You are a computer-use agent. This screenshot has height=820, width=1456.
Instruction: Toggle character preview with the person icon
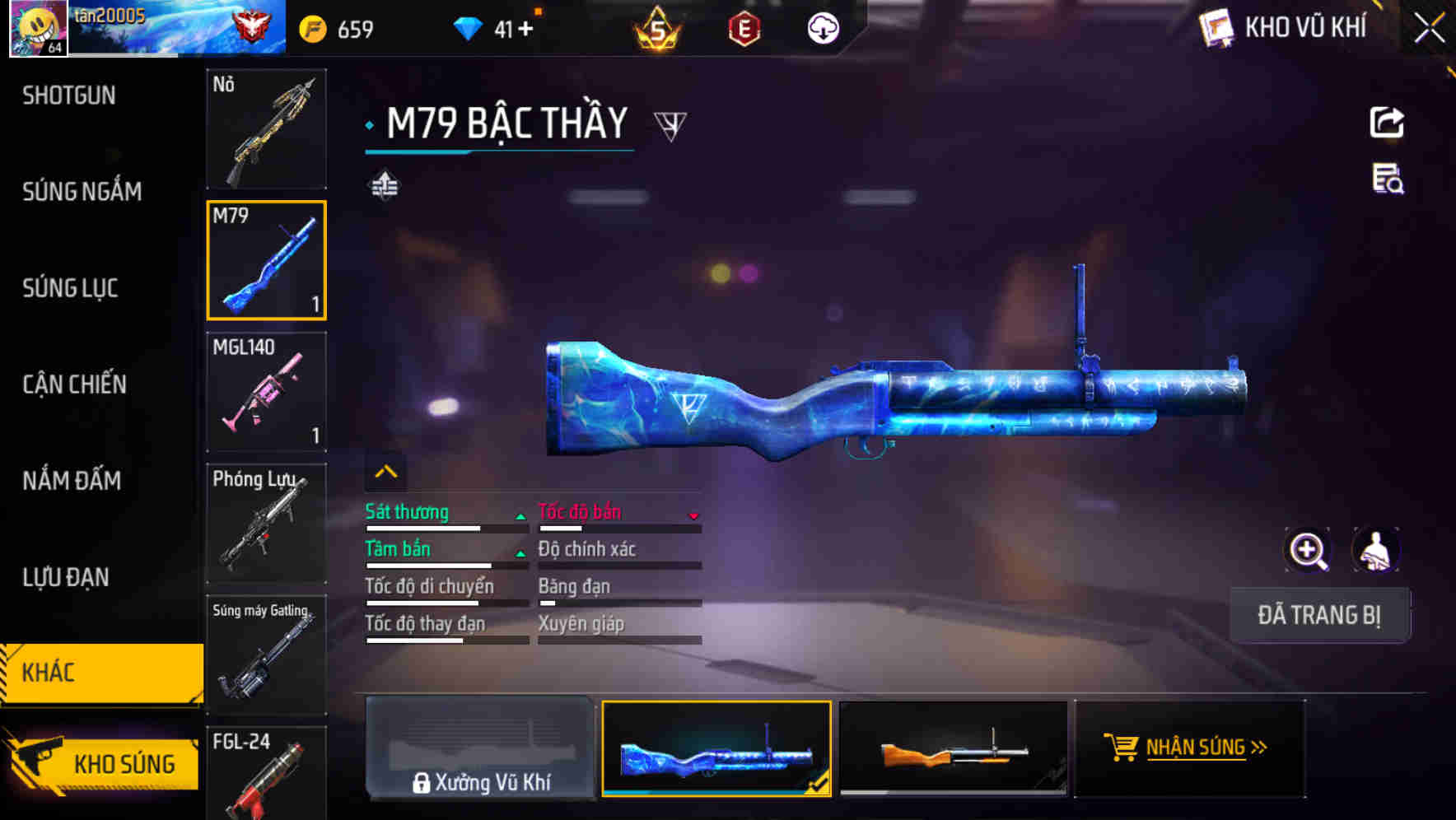click(x=1375, y=550)
